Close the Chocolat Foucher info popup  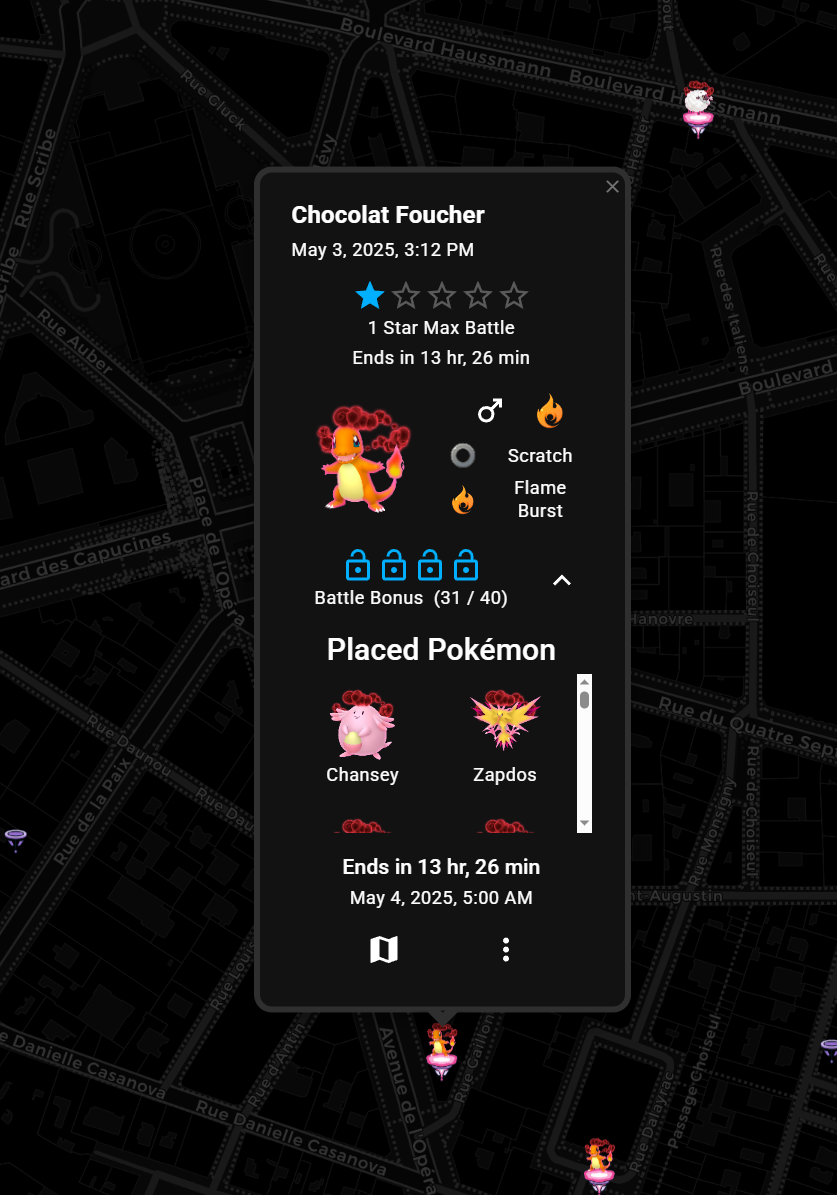[613, 187]
